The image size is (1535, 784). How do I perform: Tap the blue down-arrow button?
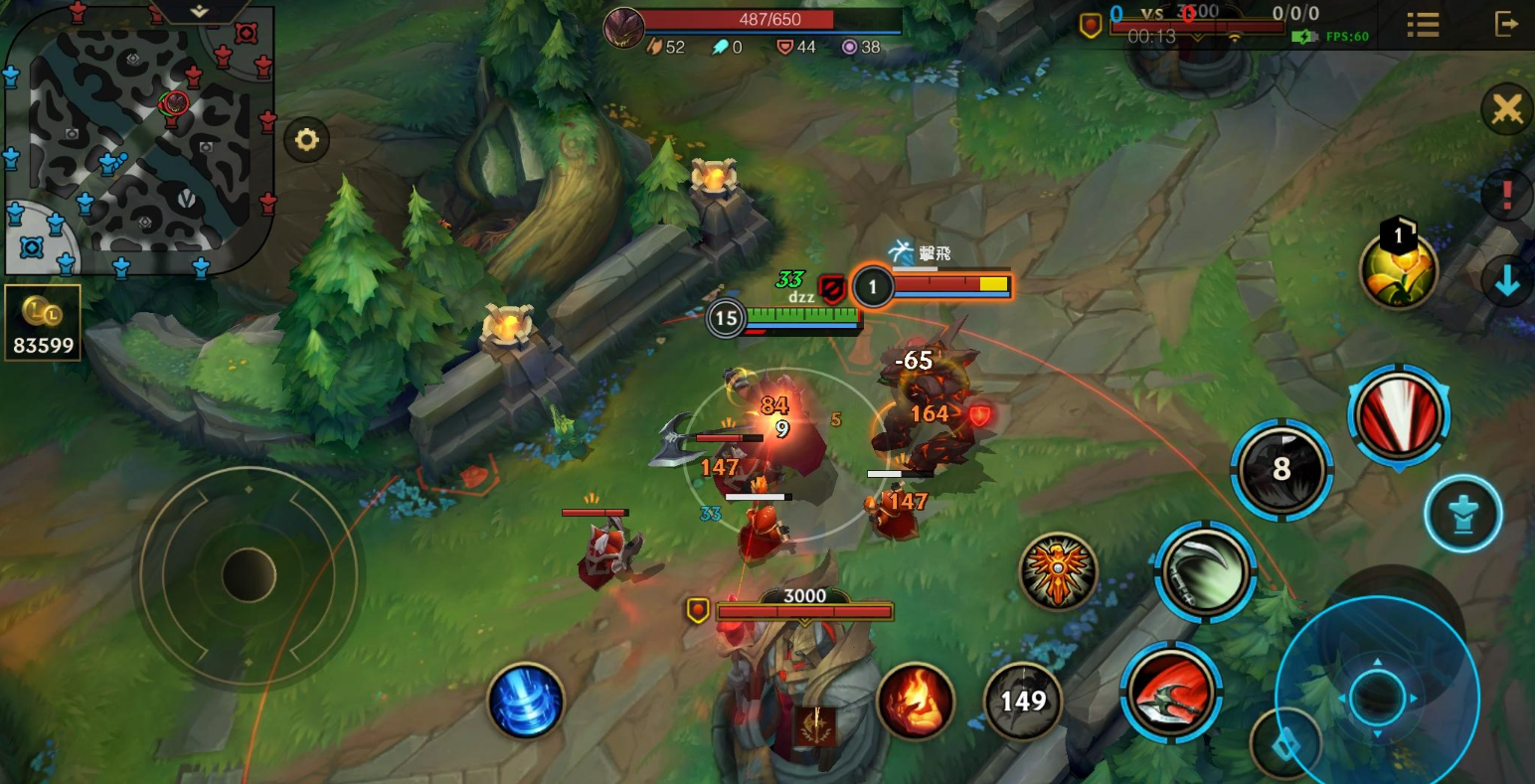[1507, 282]
